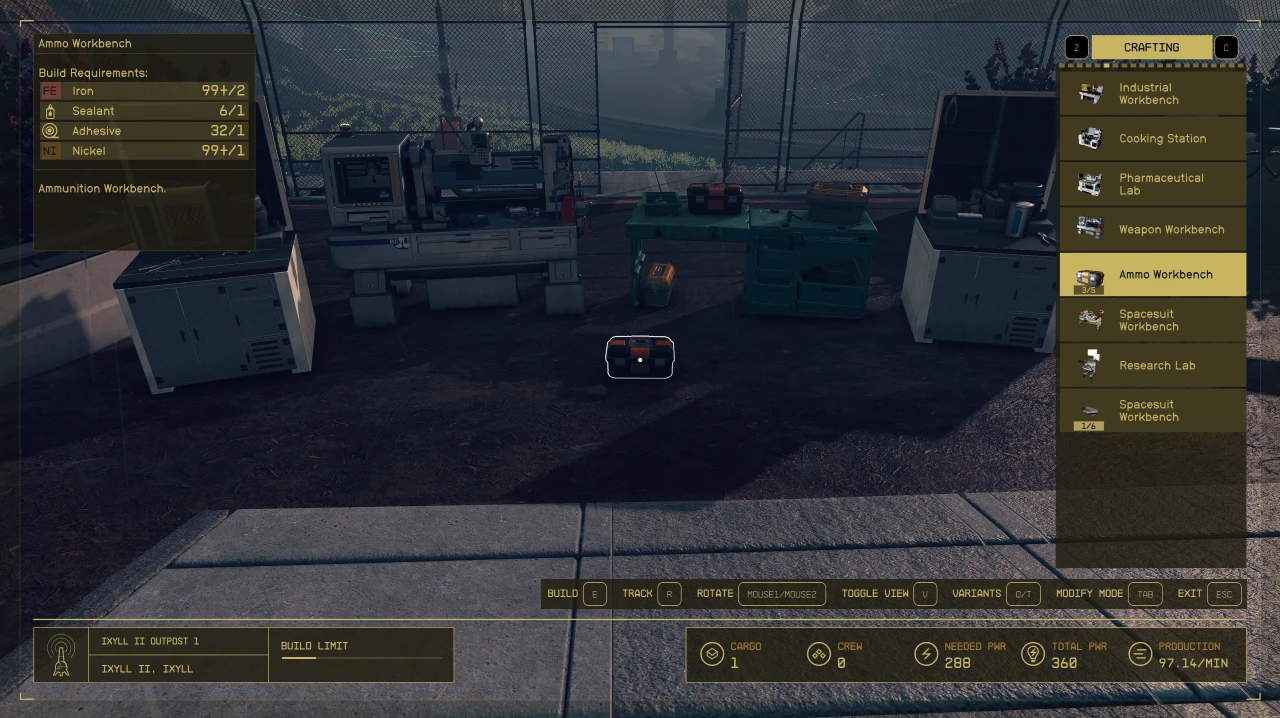Screen dimensions: 1280x718
Task: Select the Weapon Workbench entry
Action: tap(1152, 230)
